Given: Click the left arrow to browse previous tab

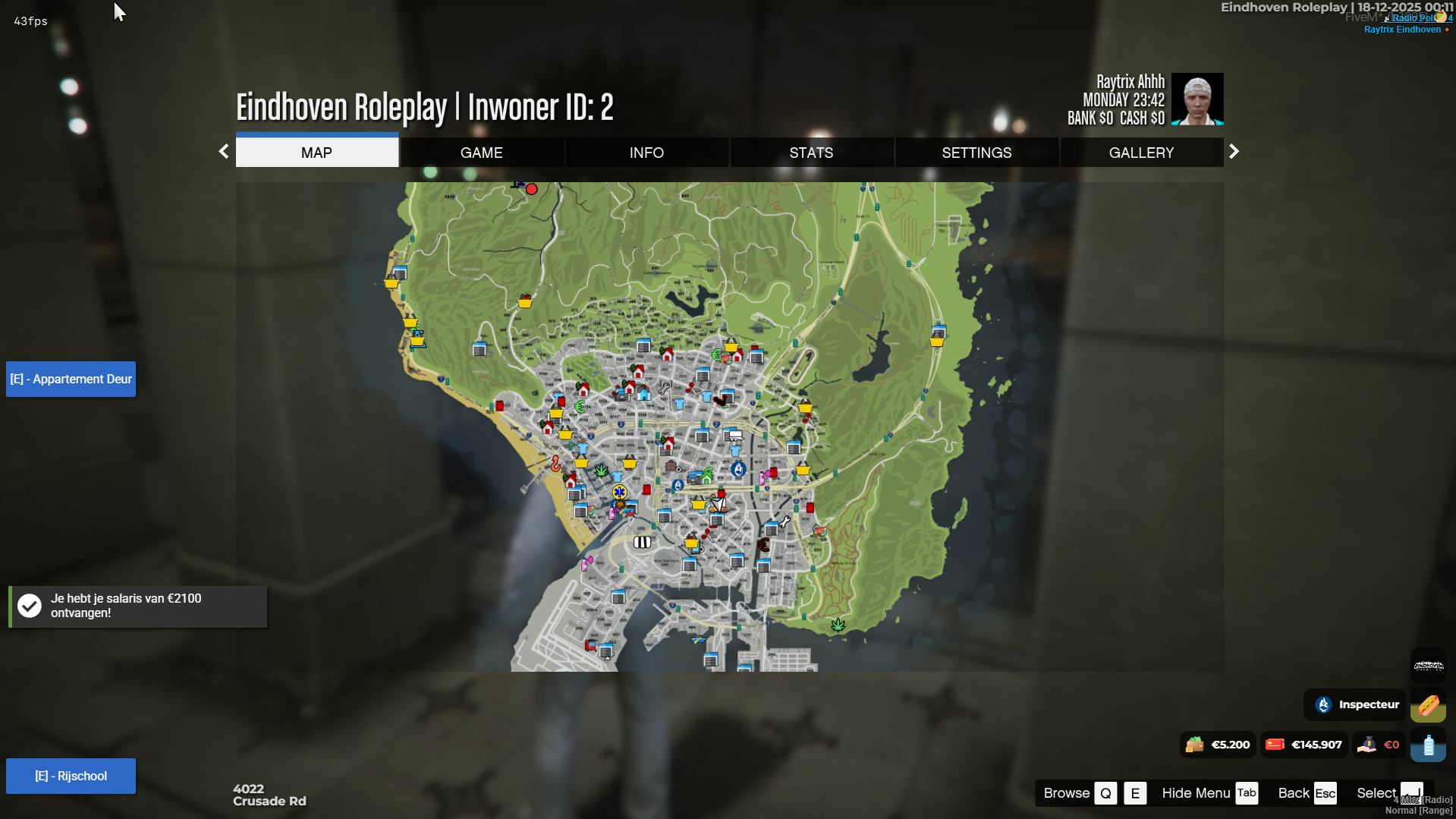Looking at the screenshot, I should [223, 151].
